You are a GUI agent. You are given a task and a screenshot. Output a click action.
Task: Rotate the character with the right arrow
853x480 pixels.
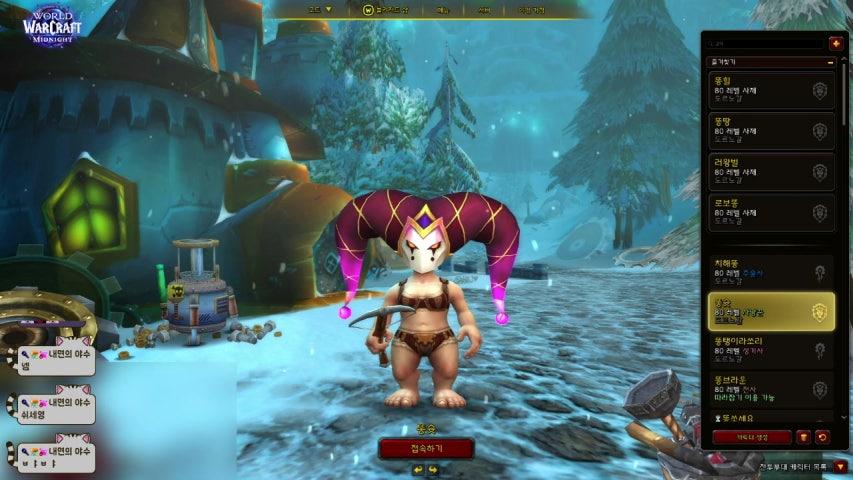(434, 469)
